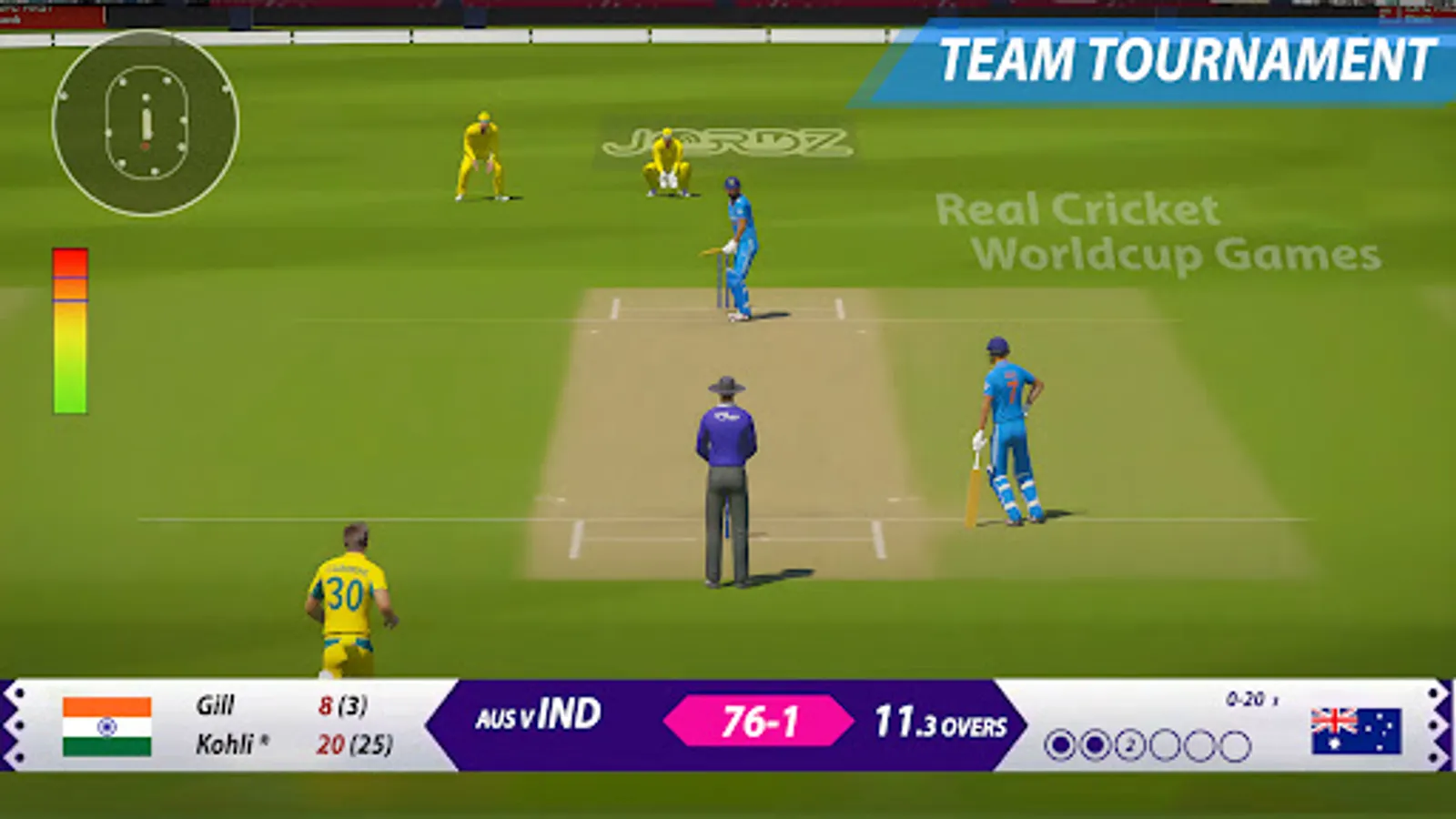Click the non-striker batsman wearing number 7
Viewport: 1456px width, 819px height.
pos(1008,428)
